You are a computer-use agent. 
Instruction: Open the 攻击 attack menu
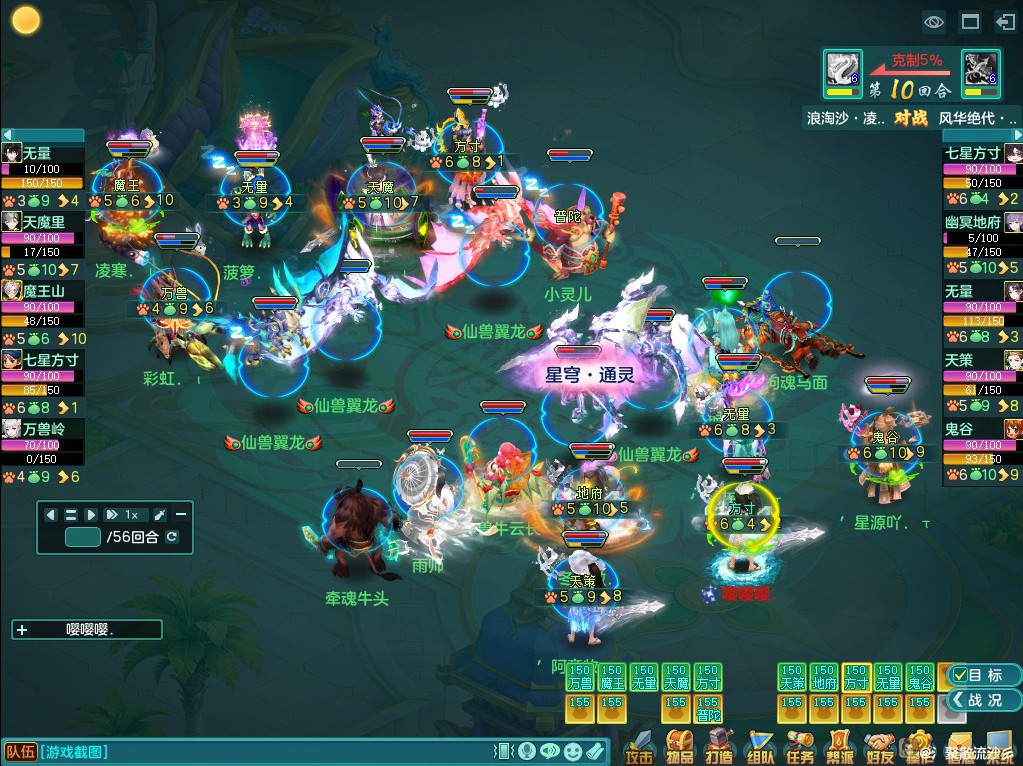639,747
